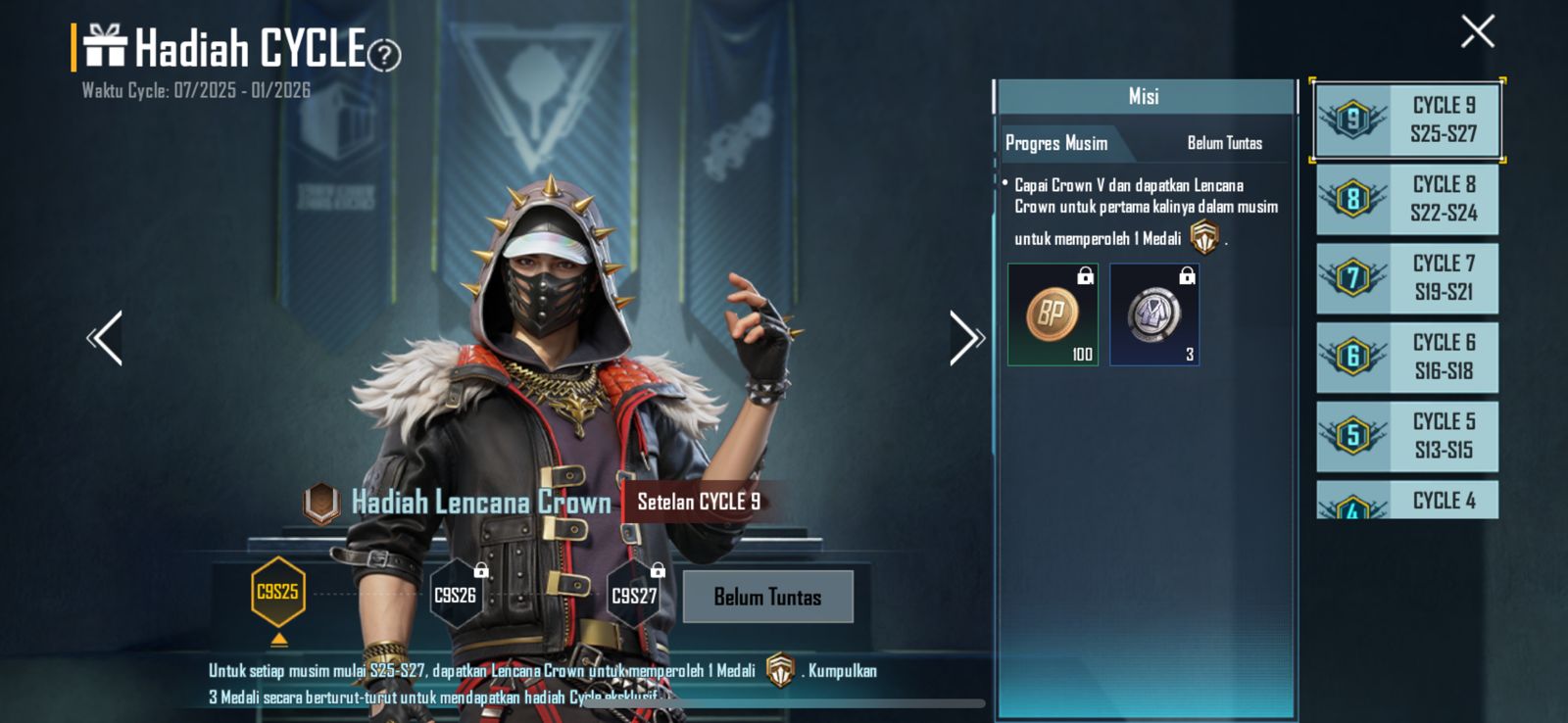Image resolution: width=1568 pixels, height=723 pixels.
Task: Show the next reward with right arrow
Action: point(966,338)
